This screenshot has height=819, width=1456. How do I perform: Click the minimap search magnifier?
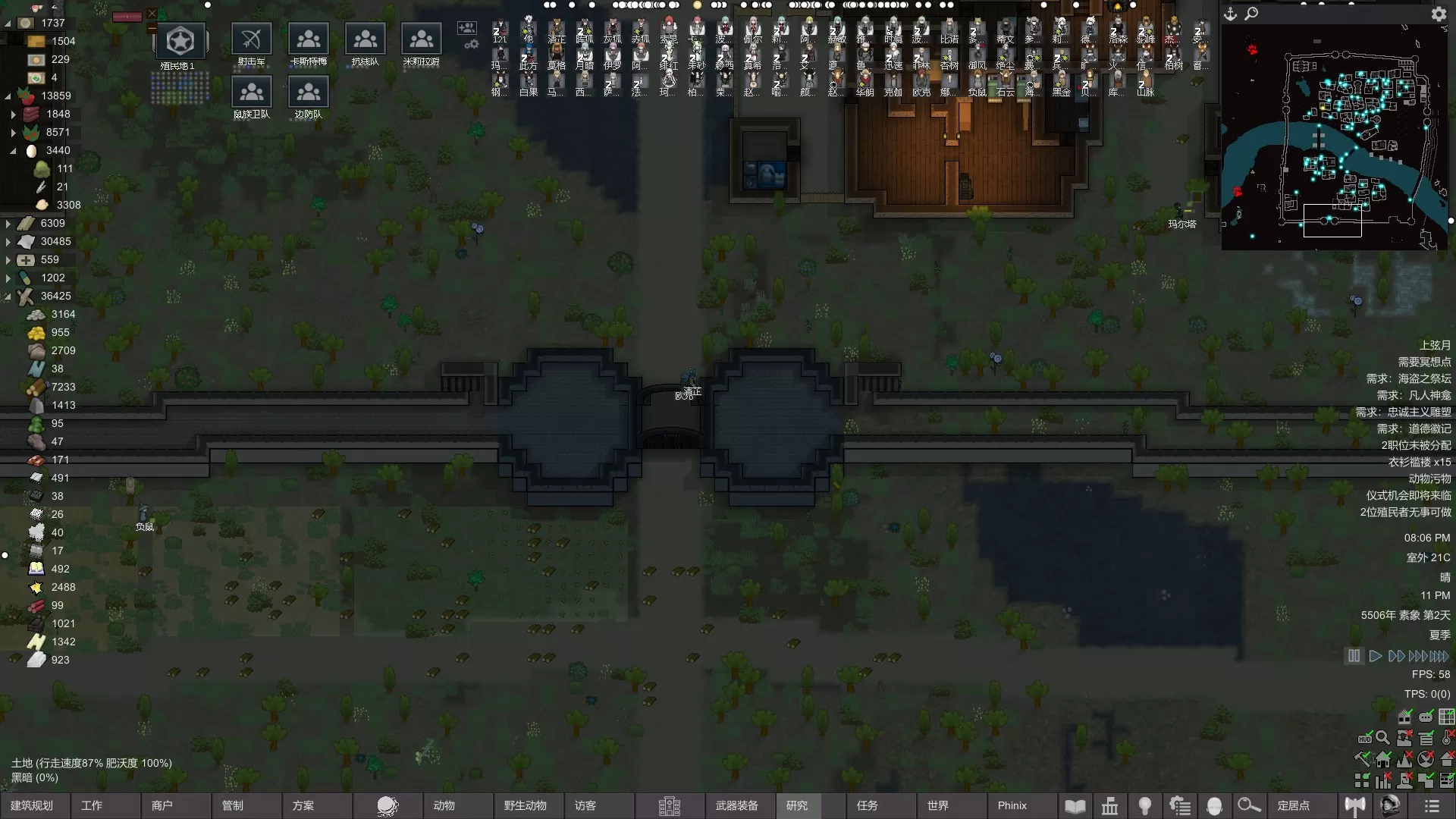point(1251,14)
